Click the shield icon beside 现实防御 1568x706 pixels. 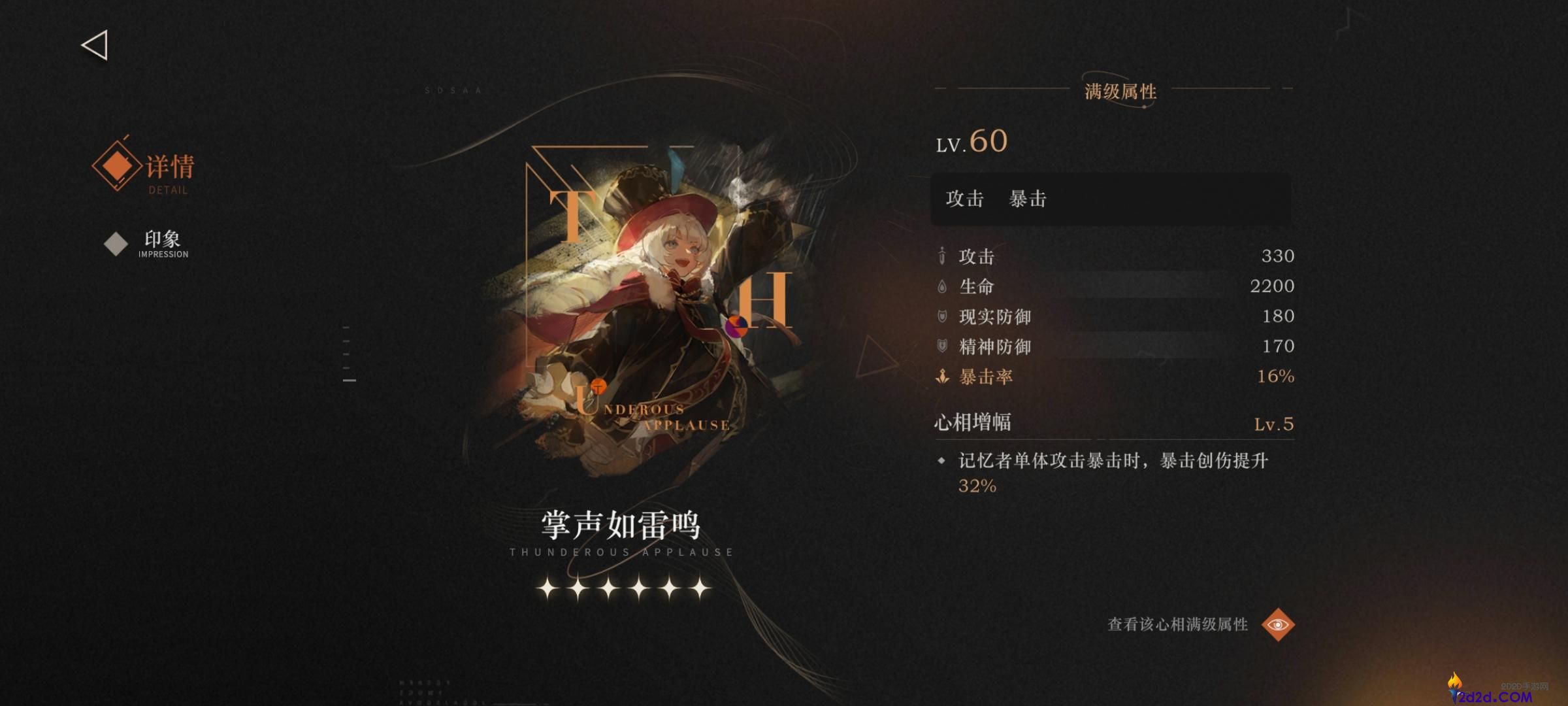pyautogui.click(x=941, y=316)
